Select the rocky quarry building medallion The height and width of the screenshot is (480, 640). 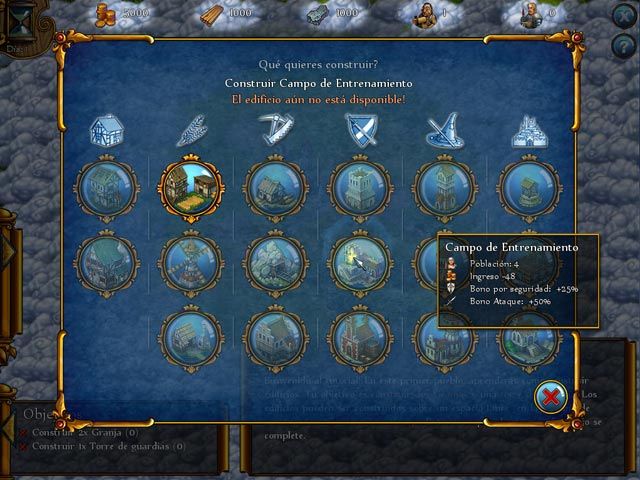tap(275, 260)
